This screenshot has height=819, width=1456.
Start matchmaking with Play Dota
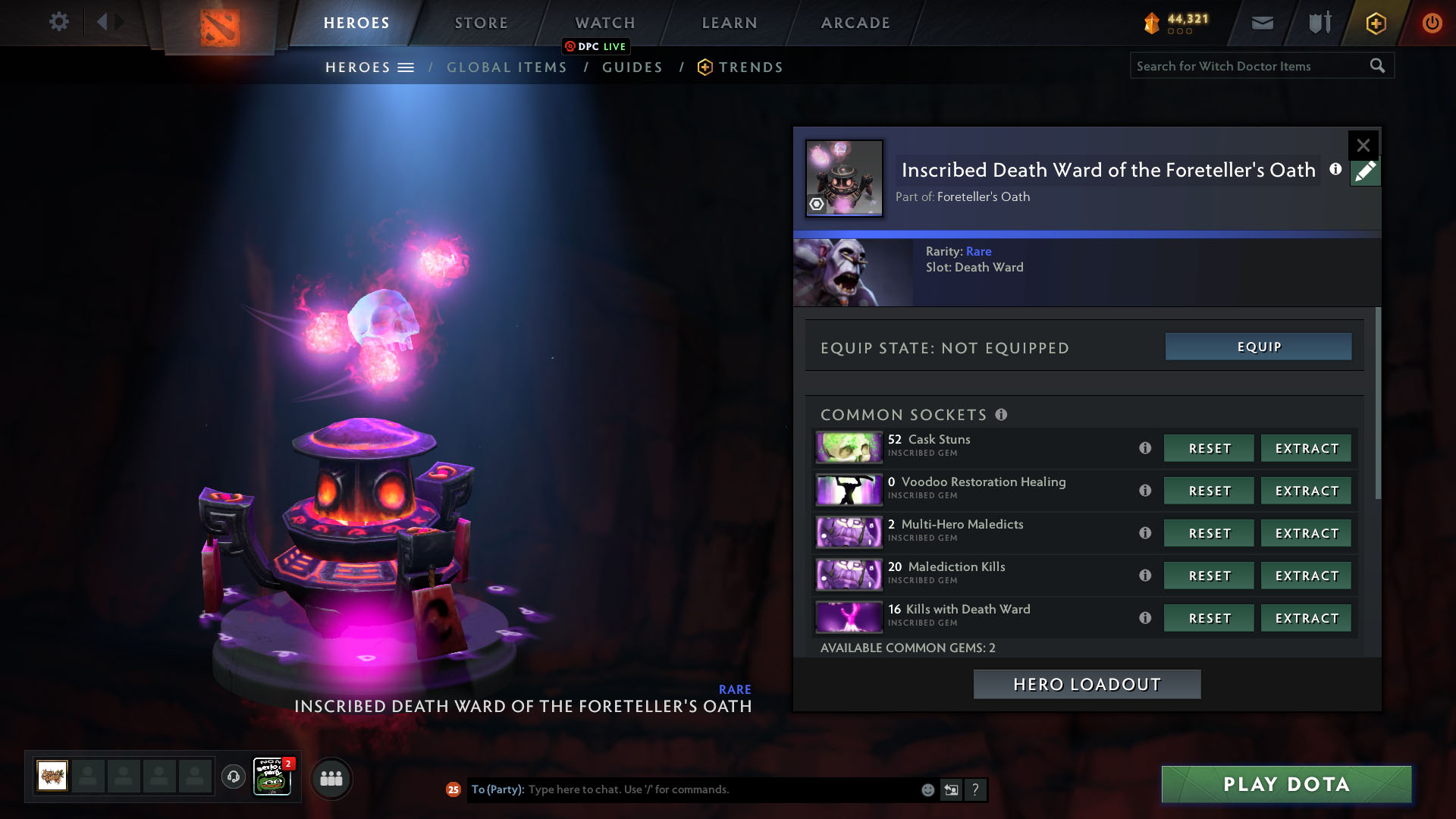point(1286,784)
